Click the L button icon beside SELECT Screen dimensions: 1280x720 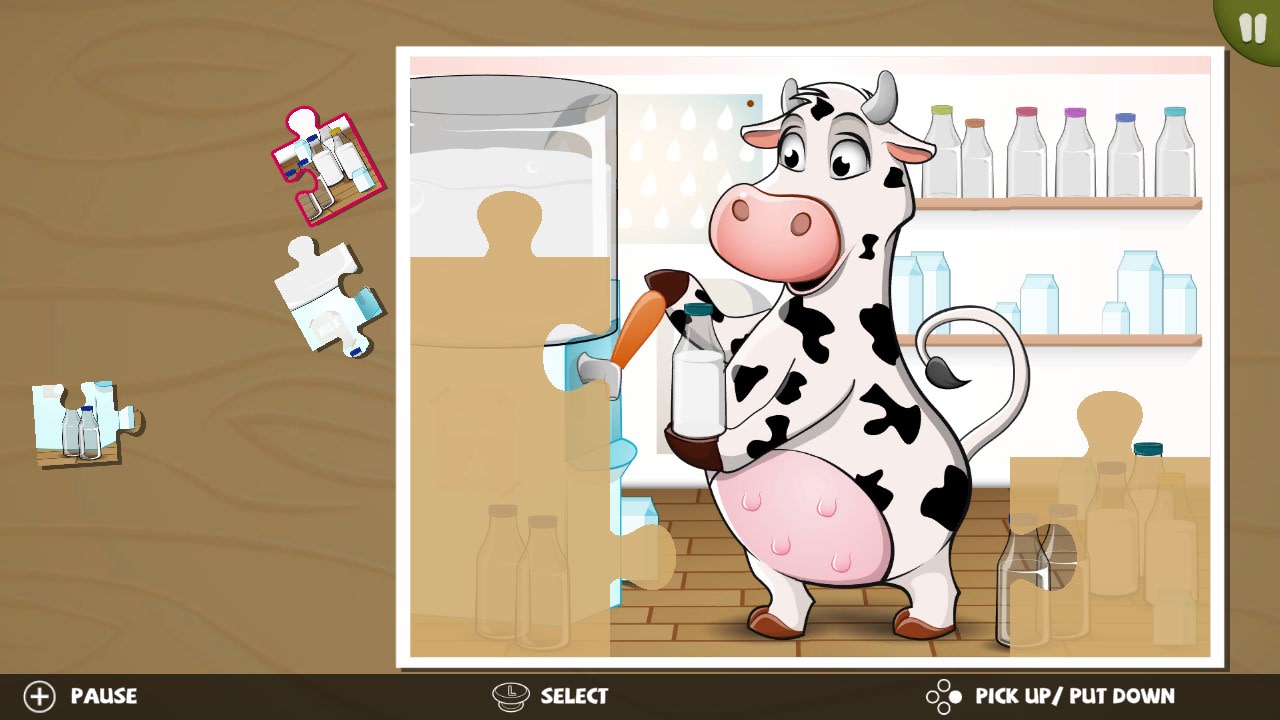coord(511,696)
